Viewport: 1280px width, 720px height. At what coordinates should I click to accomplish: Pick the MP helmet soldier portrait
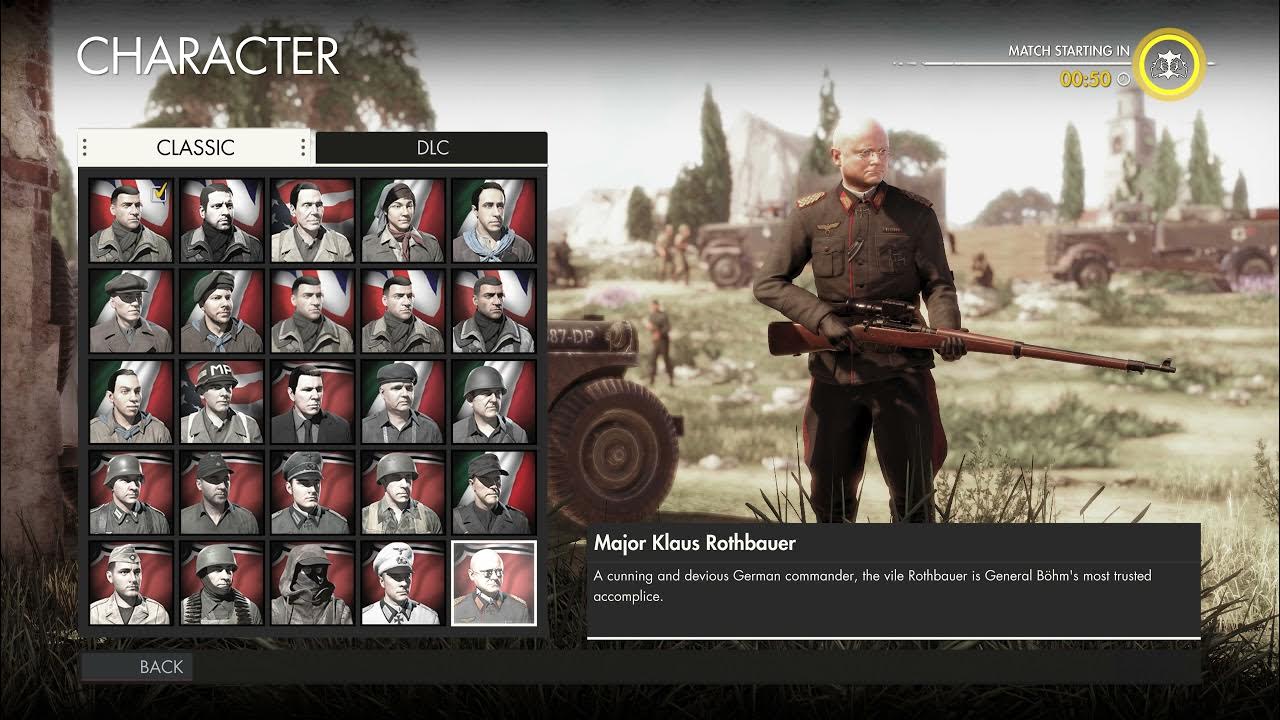pyautogui.click(x=222, y=402)
